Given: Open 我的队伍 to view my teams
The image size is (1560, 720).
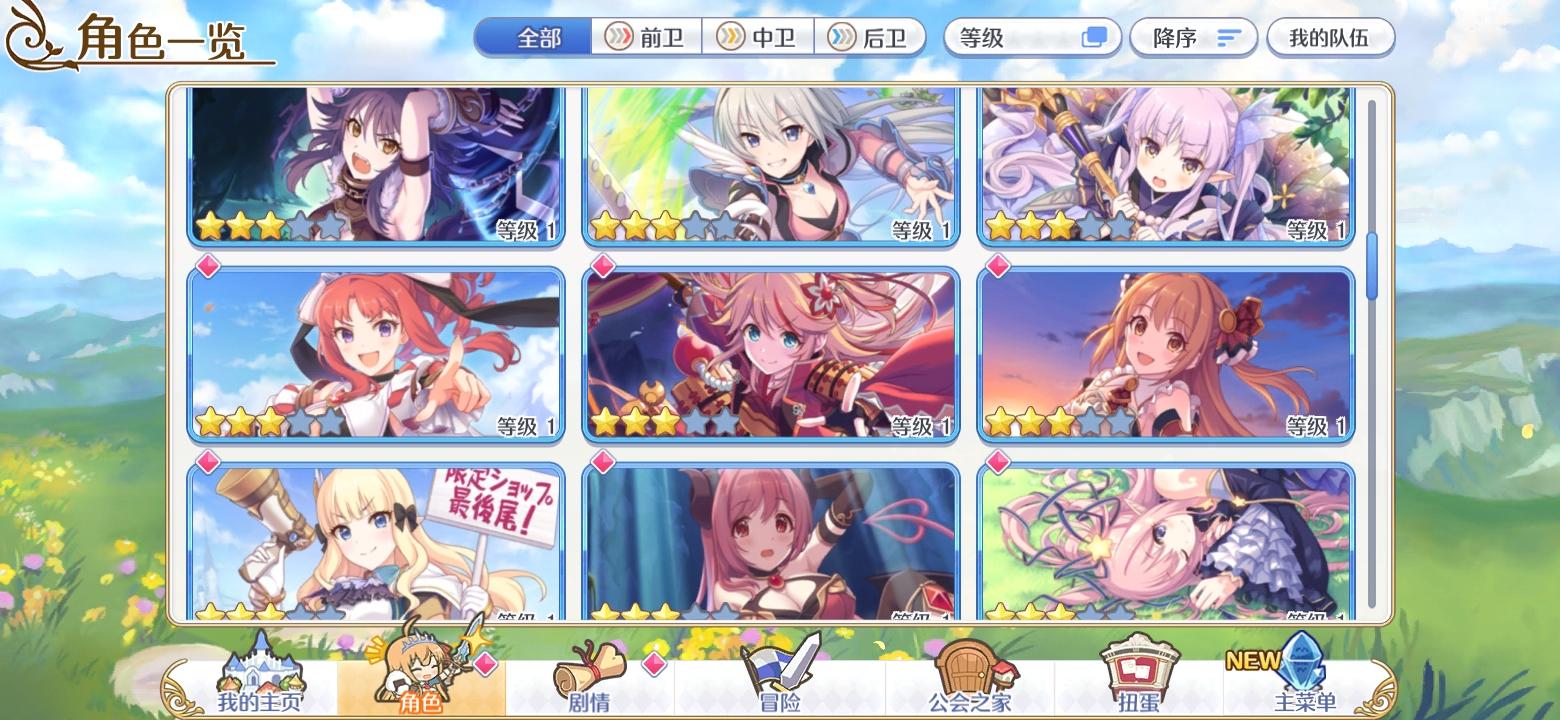Looking at the screenshot, I should 1331,36.
